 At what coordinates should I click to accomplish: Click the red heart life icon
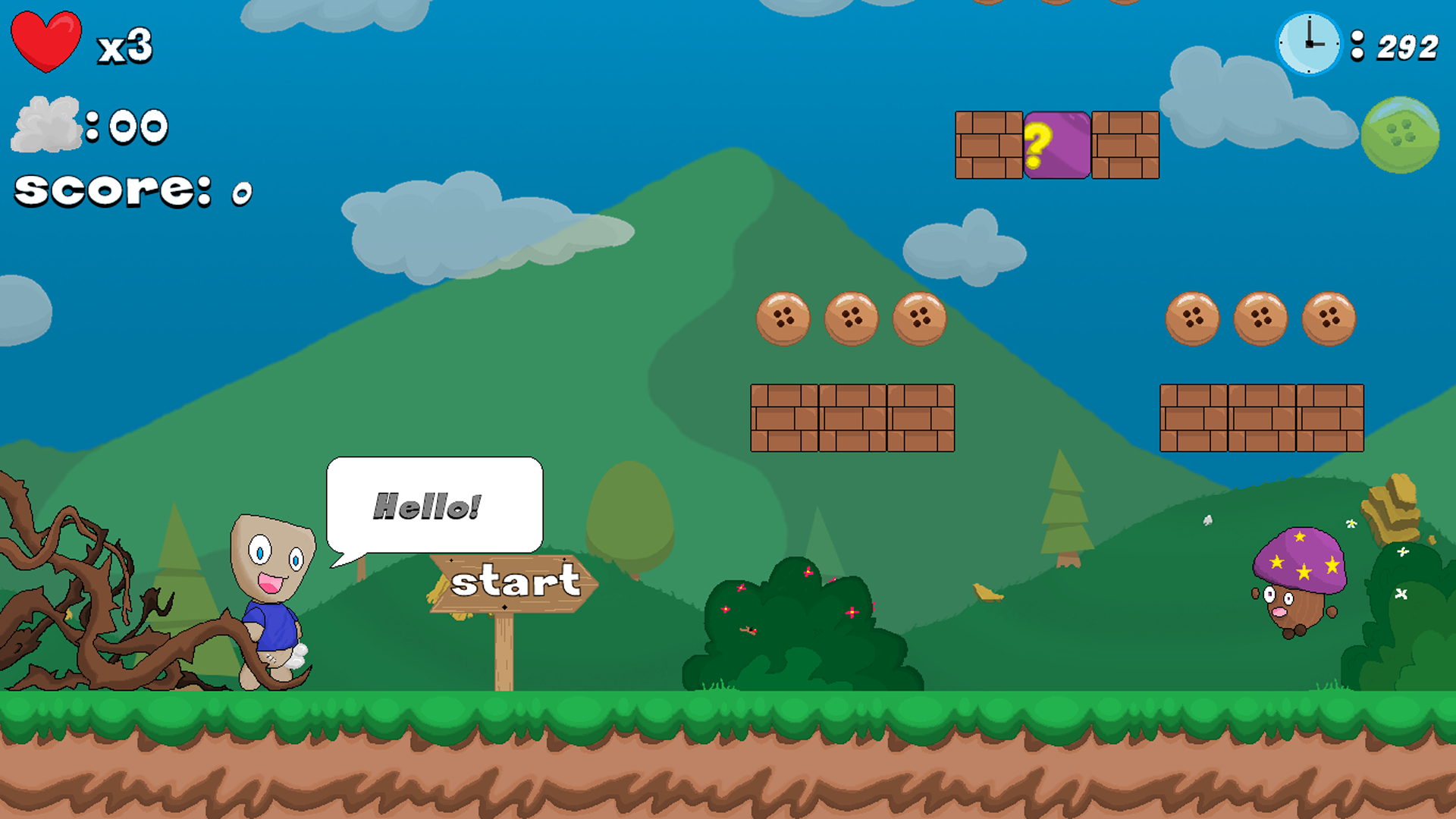tap(45, 42)
